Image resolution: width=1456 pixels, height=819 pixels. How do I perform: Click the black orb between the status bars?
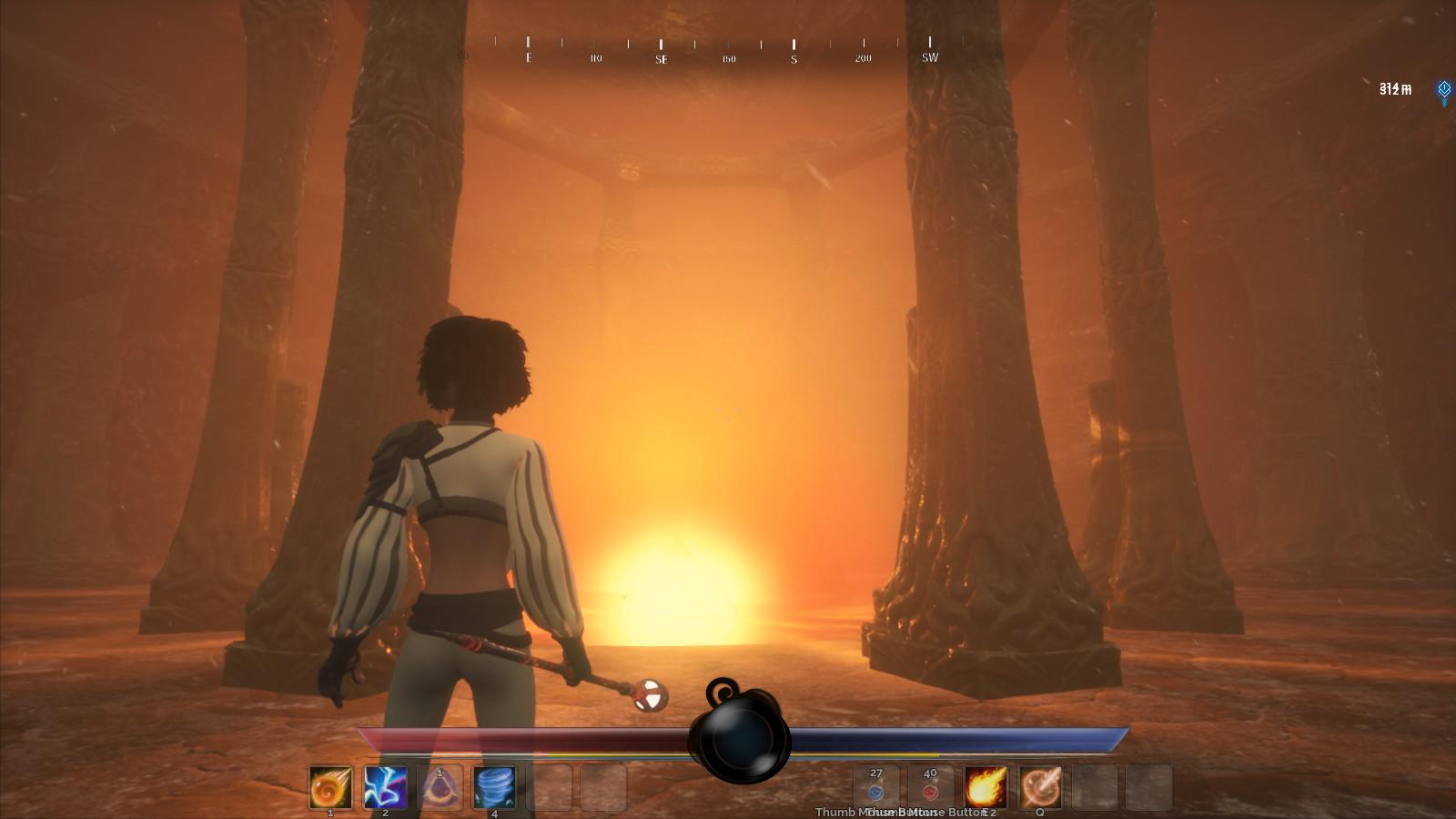[739, 737]
